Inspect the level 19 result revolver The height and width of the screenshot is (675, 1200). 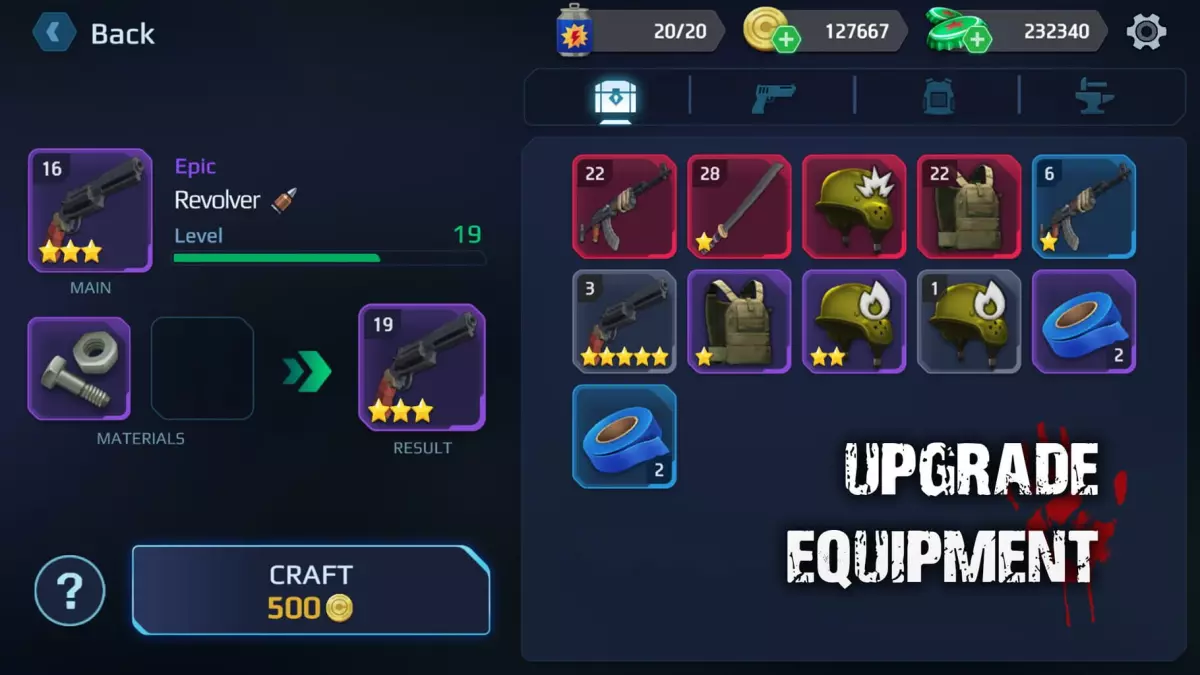pyautogui.click(x=422, y=368)
